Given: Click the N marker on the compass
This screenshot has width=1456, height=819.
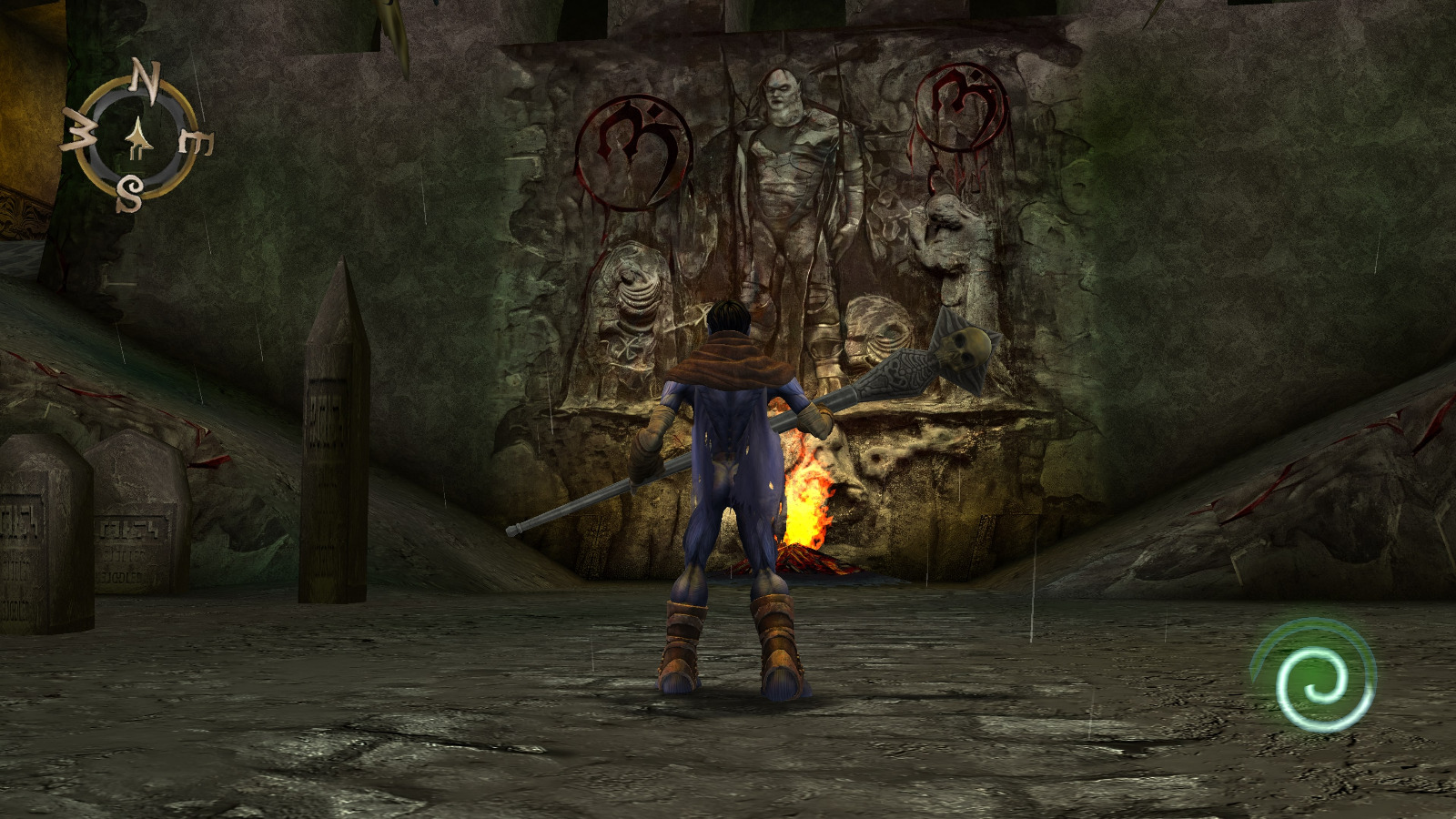Looking at the screenshot, I should click(x=144, y=79).
